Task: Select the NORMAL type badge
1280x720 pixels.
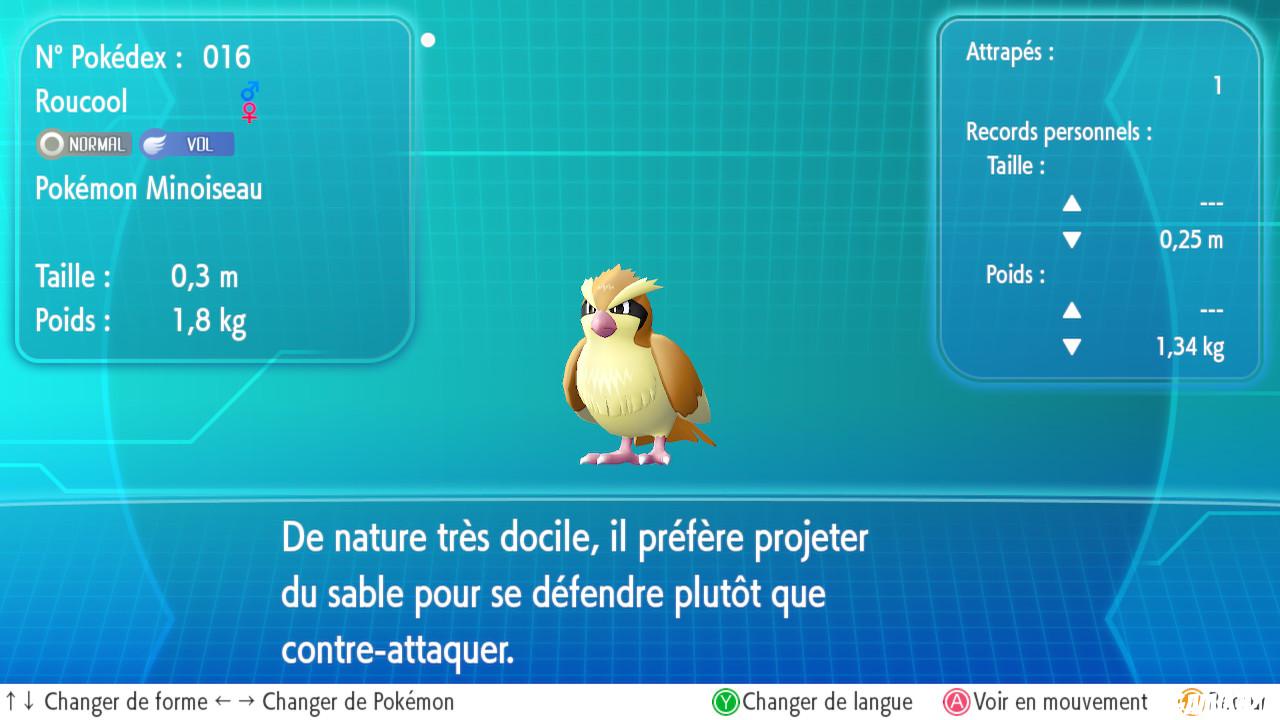Action: tap(83, 144)
